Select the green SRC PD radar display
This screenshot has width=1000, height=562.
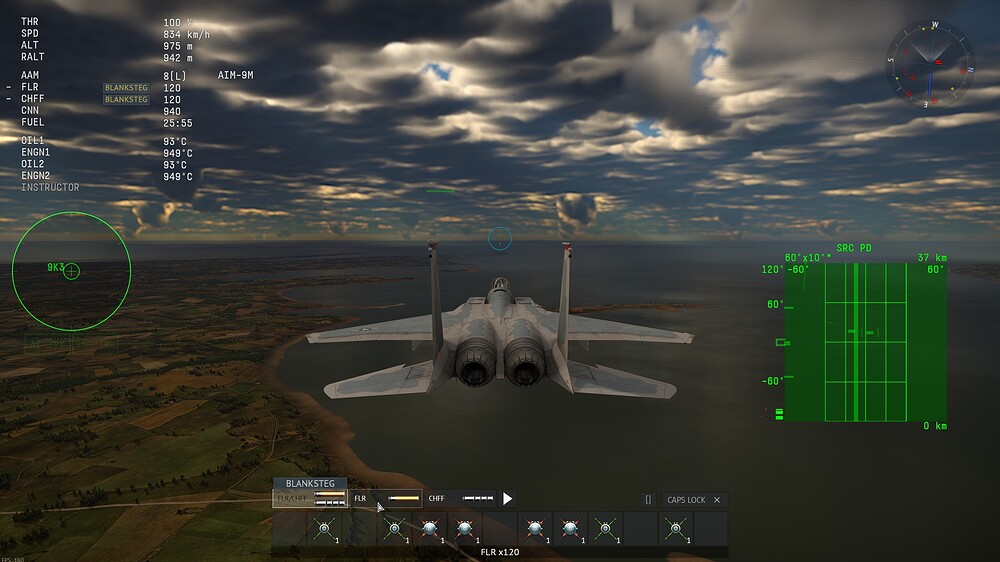point(865,341)
